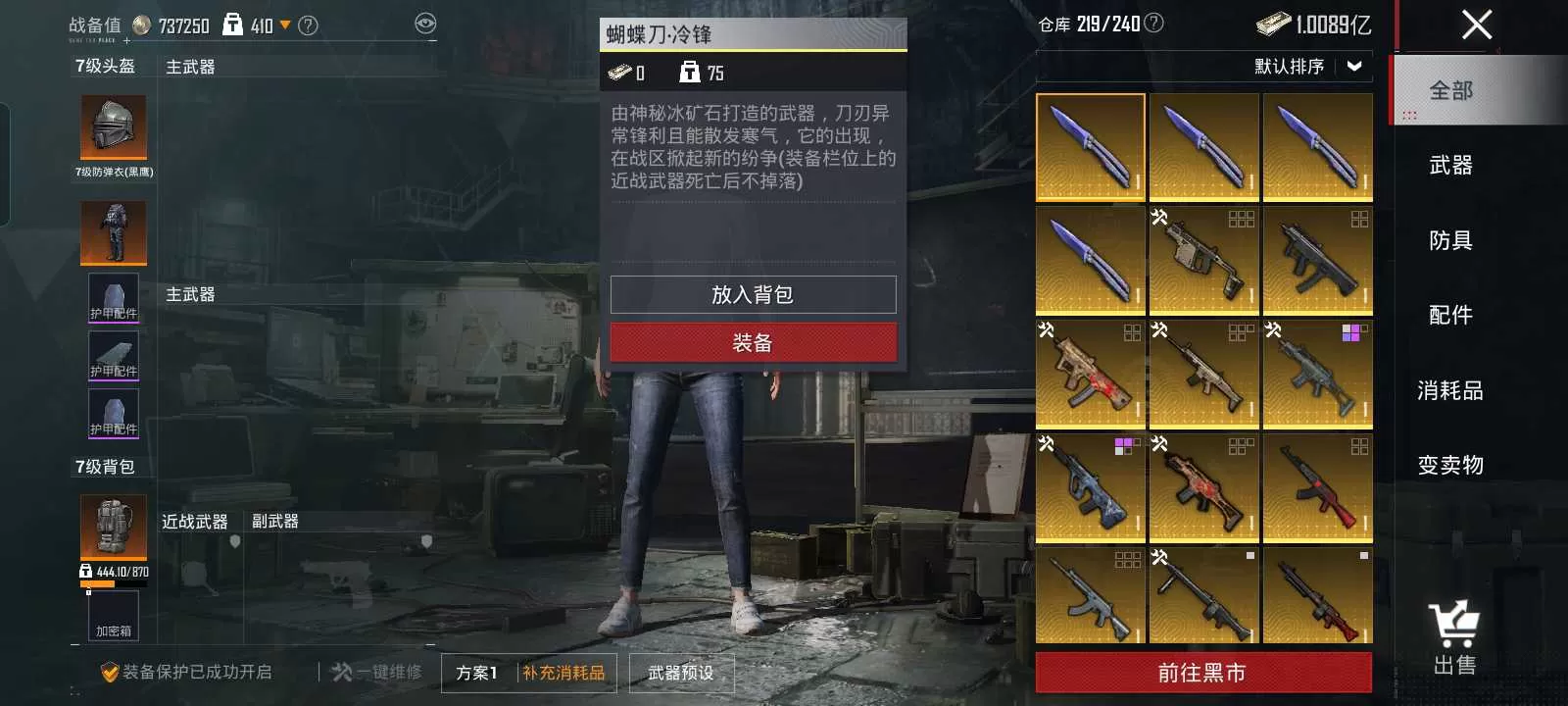Switch to the 武器 category tab
Screen dimensions: 1568x706
(1450, 166)
